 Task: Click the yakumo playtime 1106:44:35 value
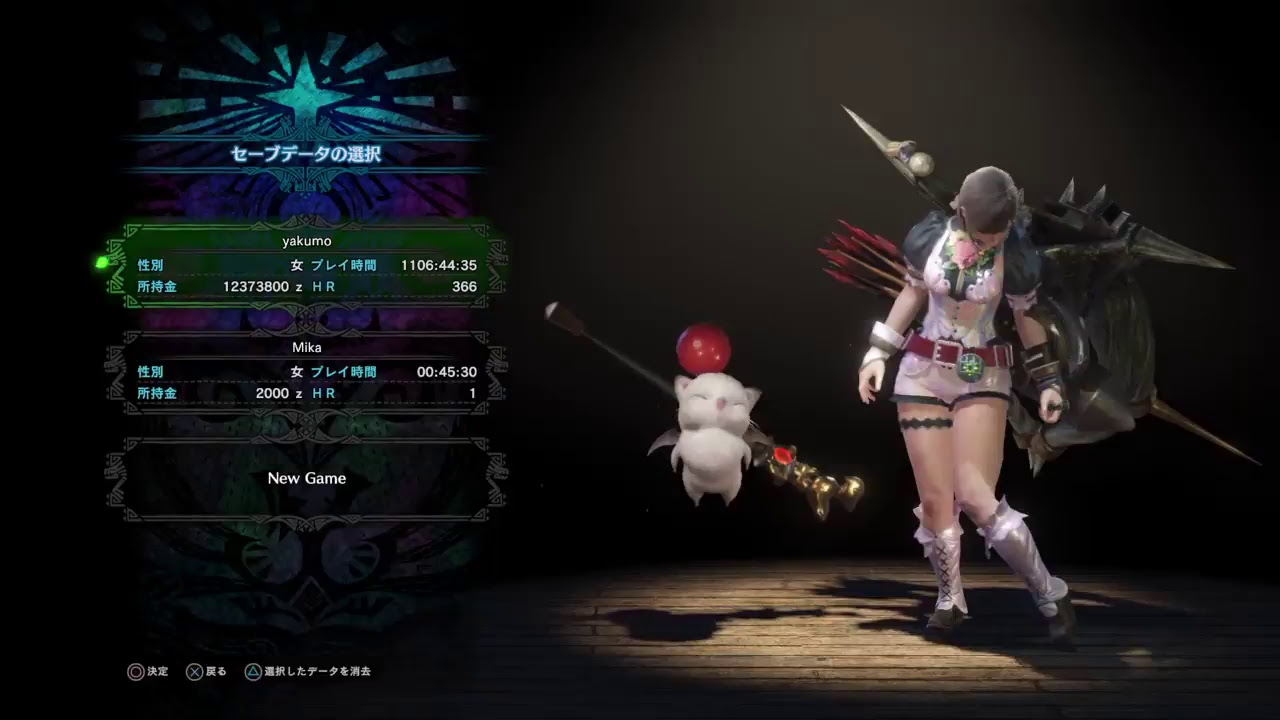coord(440,265)
